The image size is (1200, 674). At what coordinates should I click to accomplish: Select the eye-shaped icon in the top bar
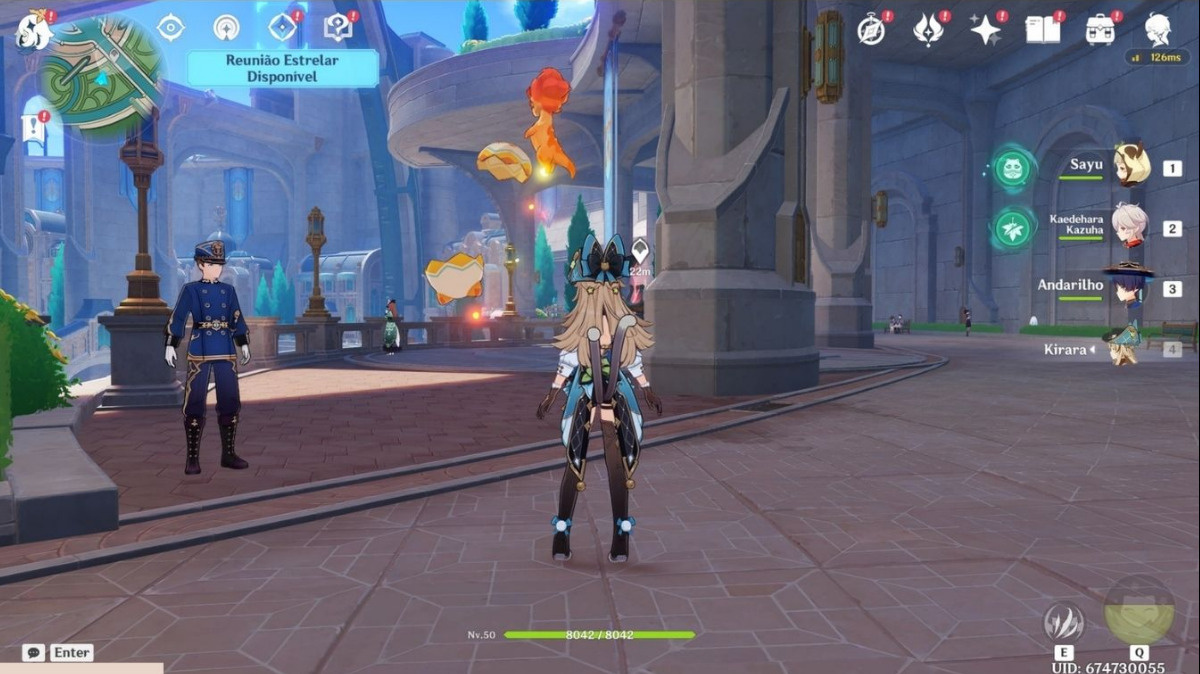point(171,27)
